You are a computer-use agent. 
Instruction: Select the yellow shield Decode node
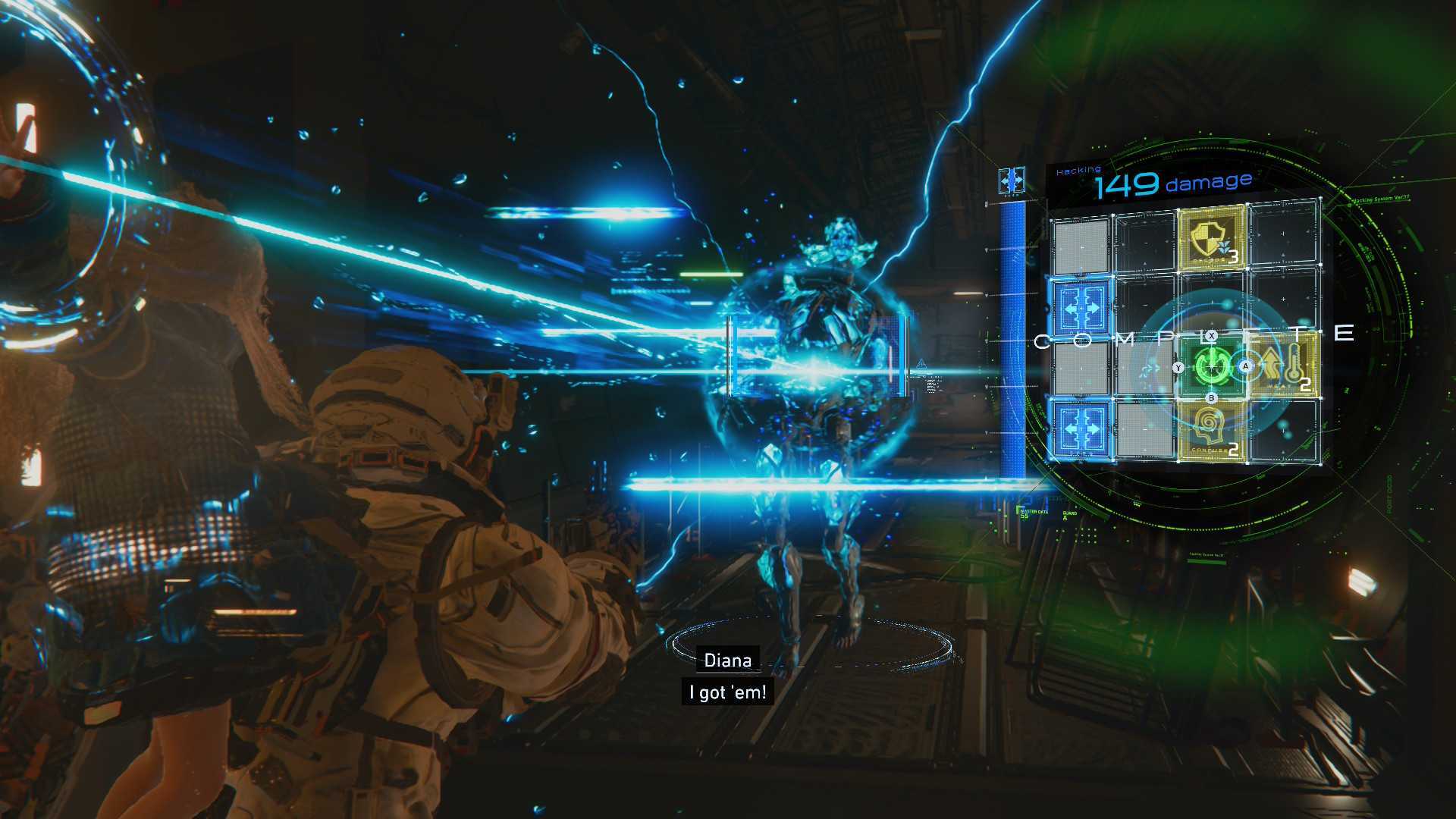point(1212,240)
